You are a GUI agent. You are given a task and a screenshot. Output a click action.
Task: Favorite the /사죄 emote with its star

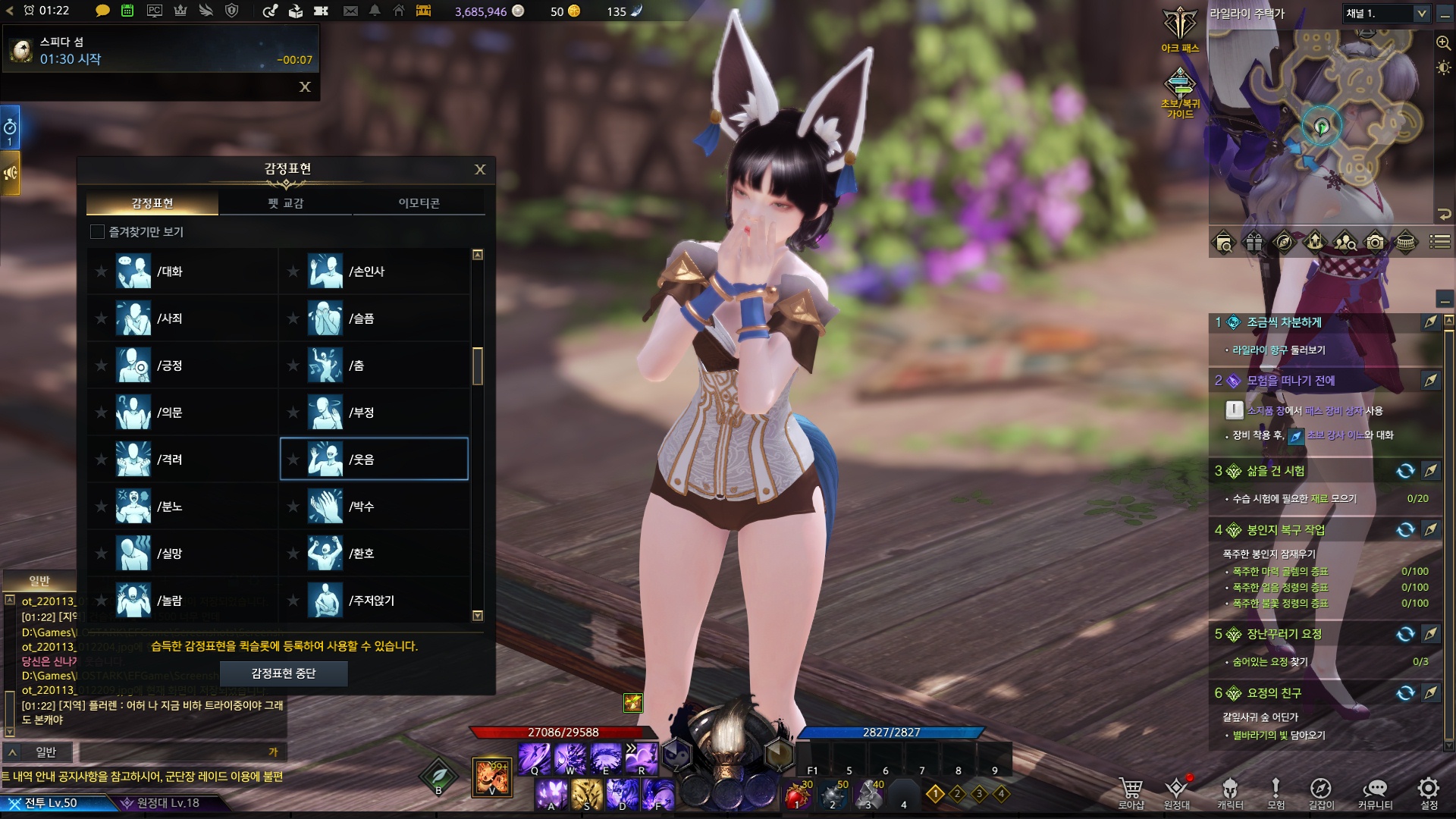(101, 318)
